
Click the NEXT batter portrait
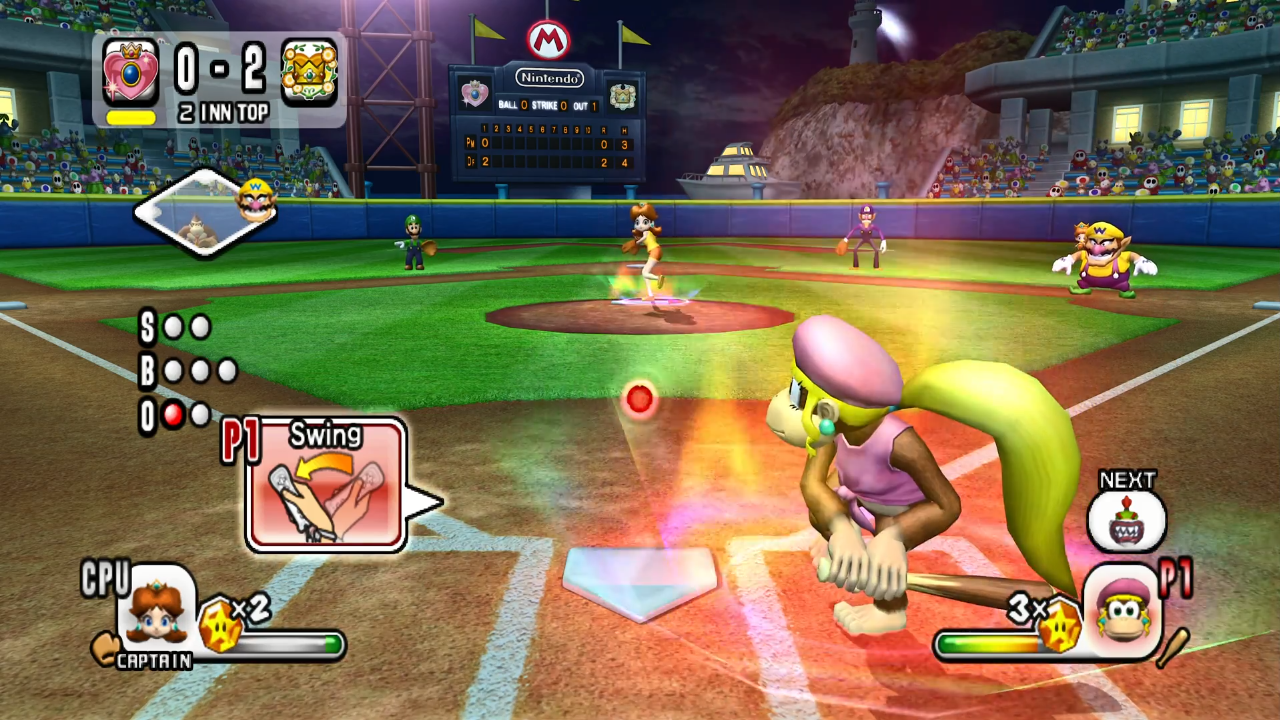[1127, 520]
